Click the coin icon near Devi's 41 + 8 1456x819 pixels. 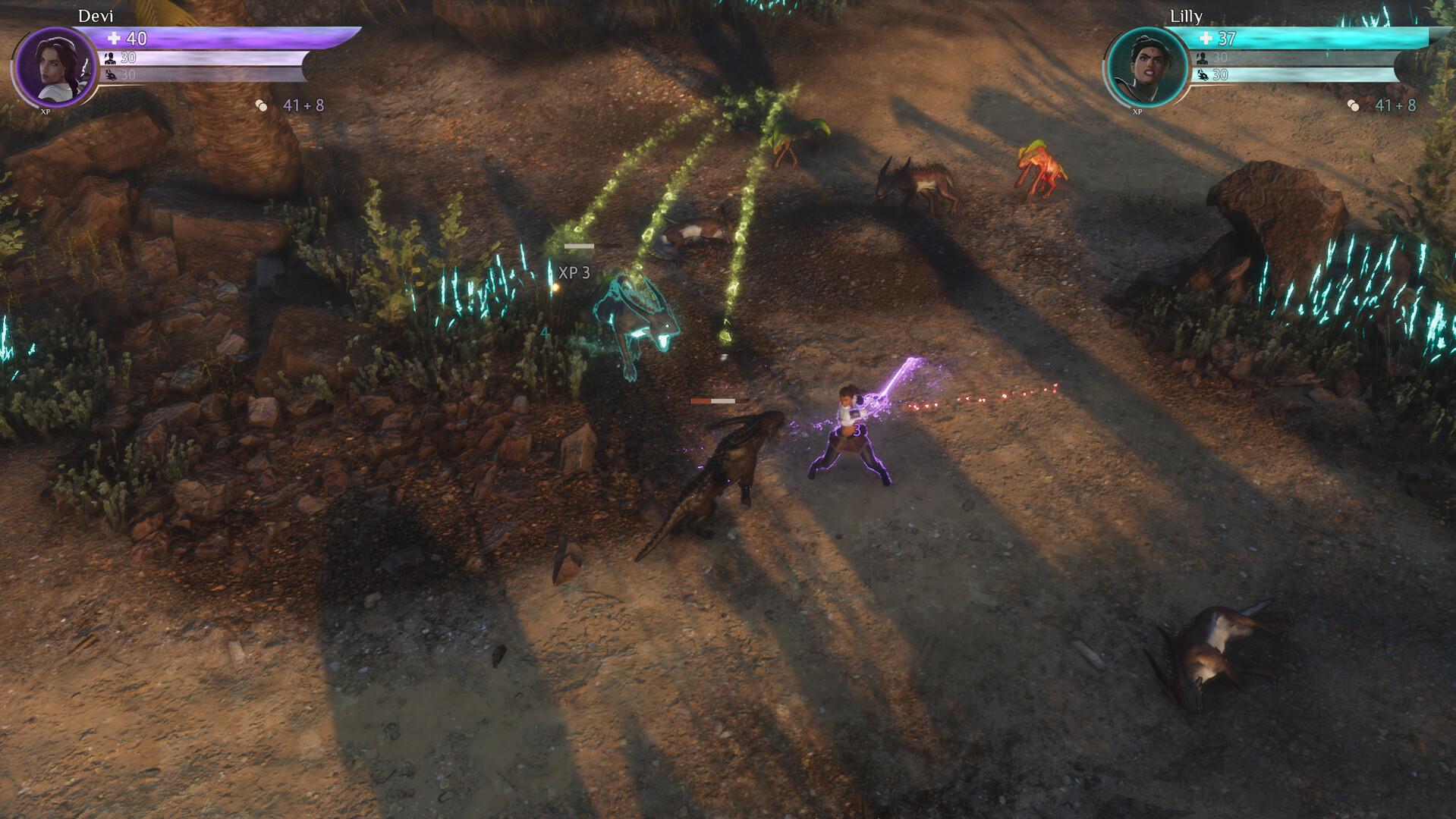(x=263, y=105)
